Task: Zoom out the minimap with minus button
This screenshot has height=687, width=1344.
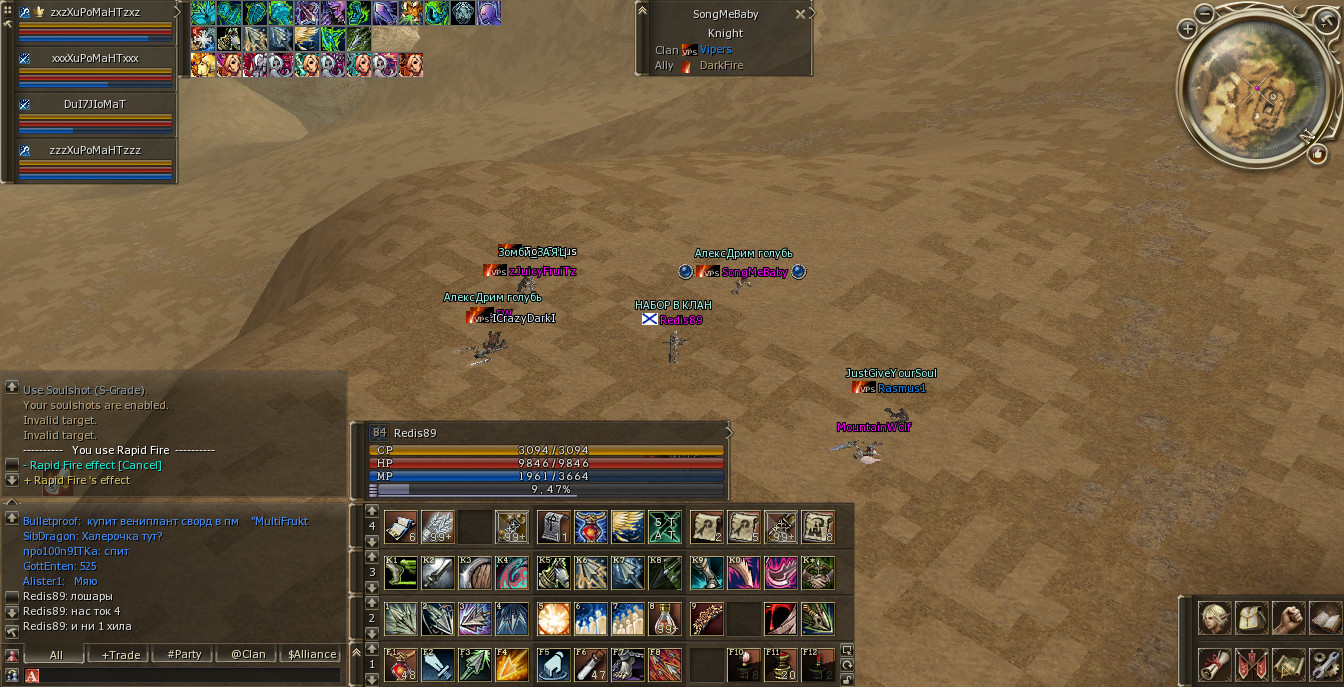Action: [1204, 13]
